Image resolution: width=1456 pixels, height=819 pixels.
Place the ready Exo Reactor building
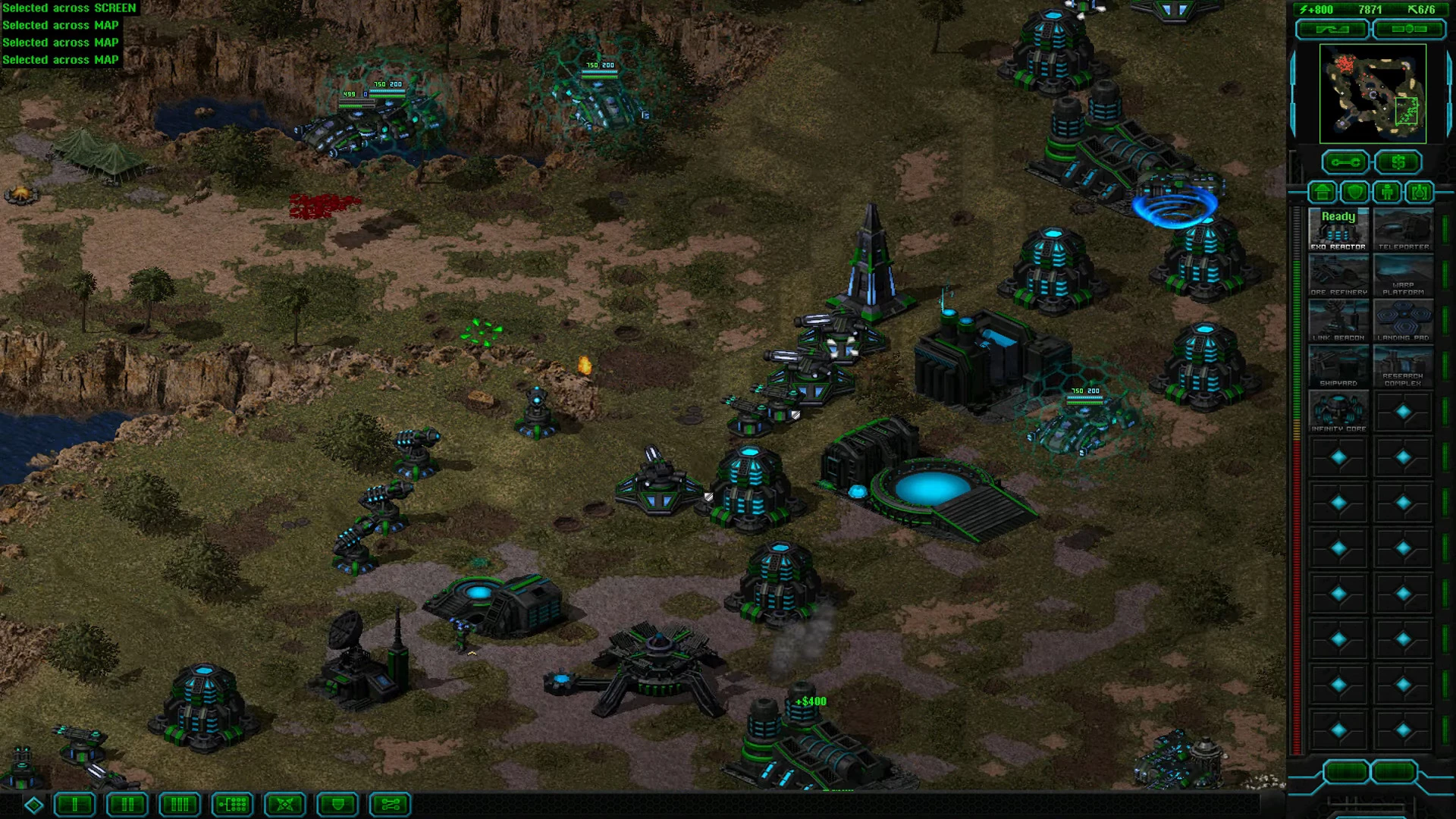pyautogui.click(x=1338, y=228)
